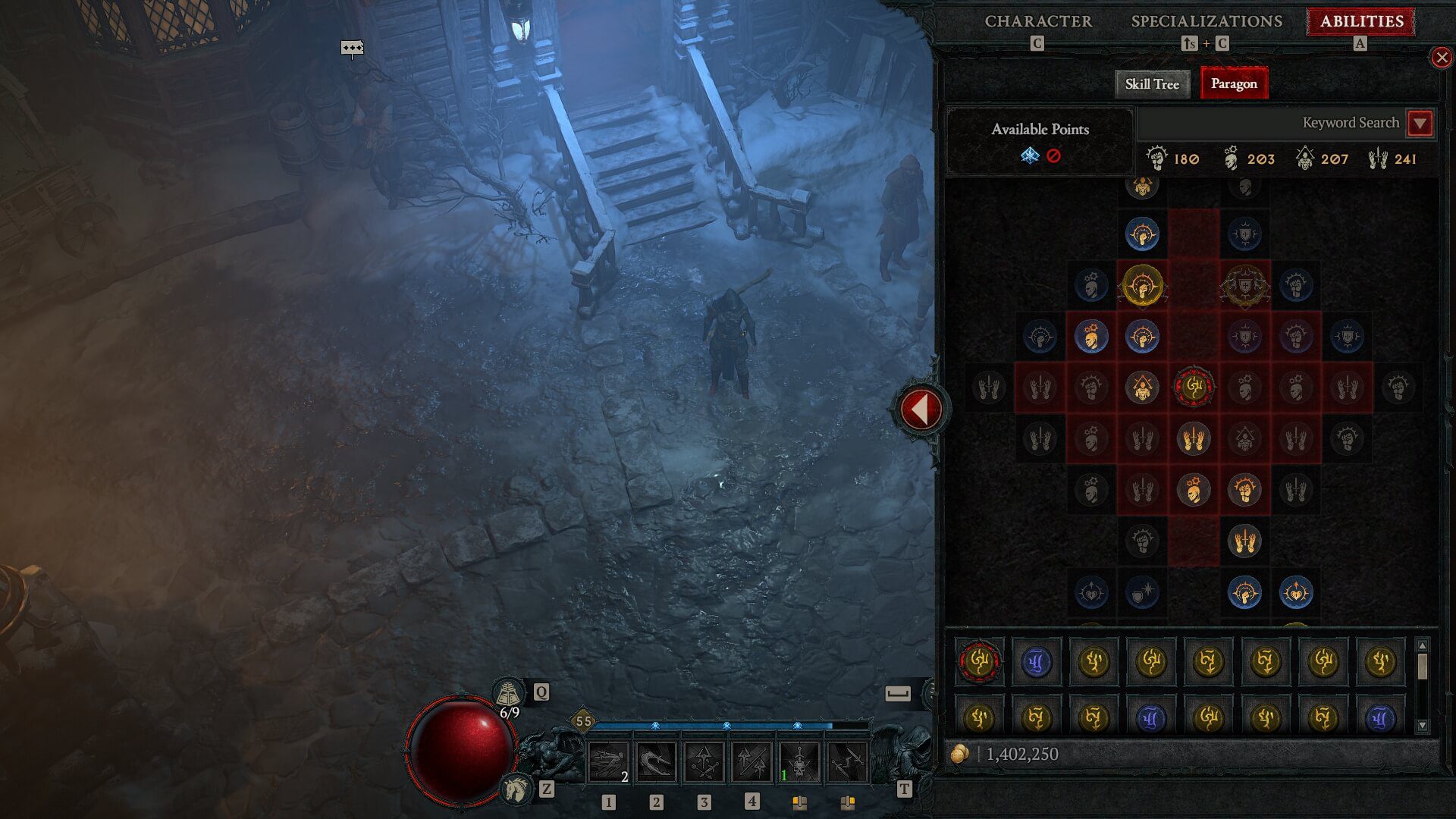Use the health potion icon
Screen dimensions: 1456x819
[x=509, y=693]
